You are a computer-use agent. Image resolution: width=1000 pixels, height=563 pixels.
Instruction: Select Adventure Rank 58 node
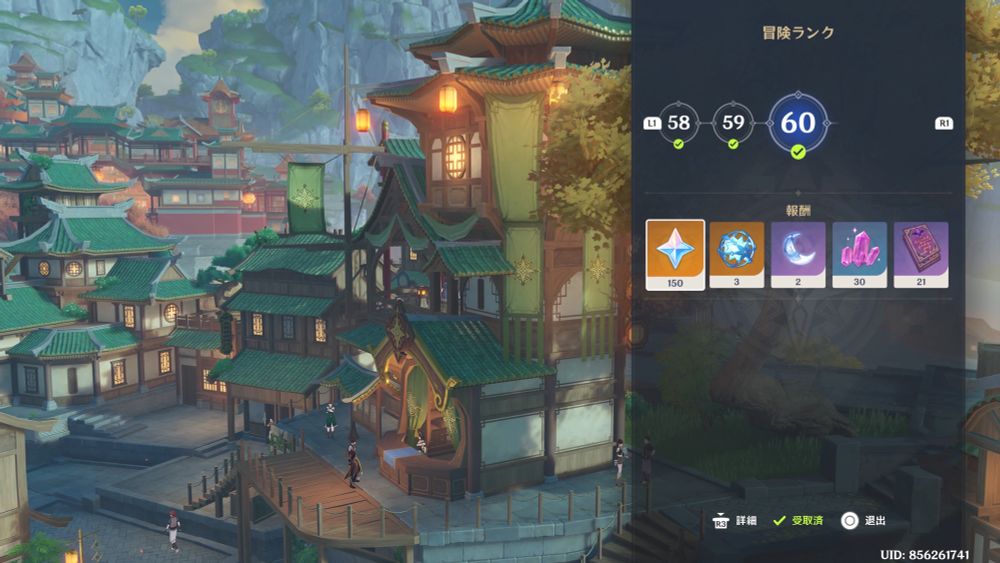(679, 123)
